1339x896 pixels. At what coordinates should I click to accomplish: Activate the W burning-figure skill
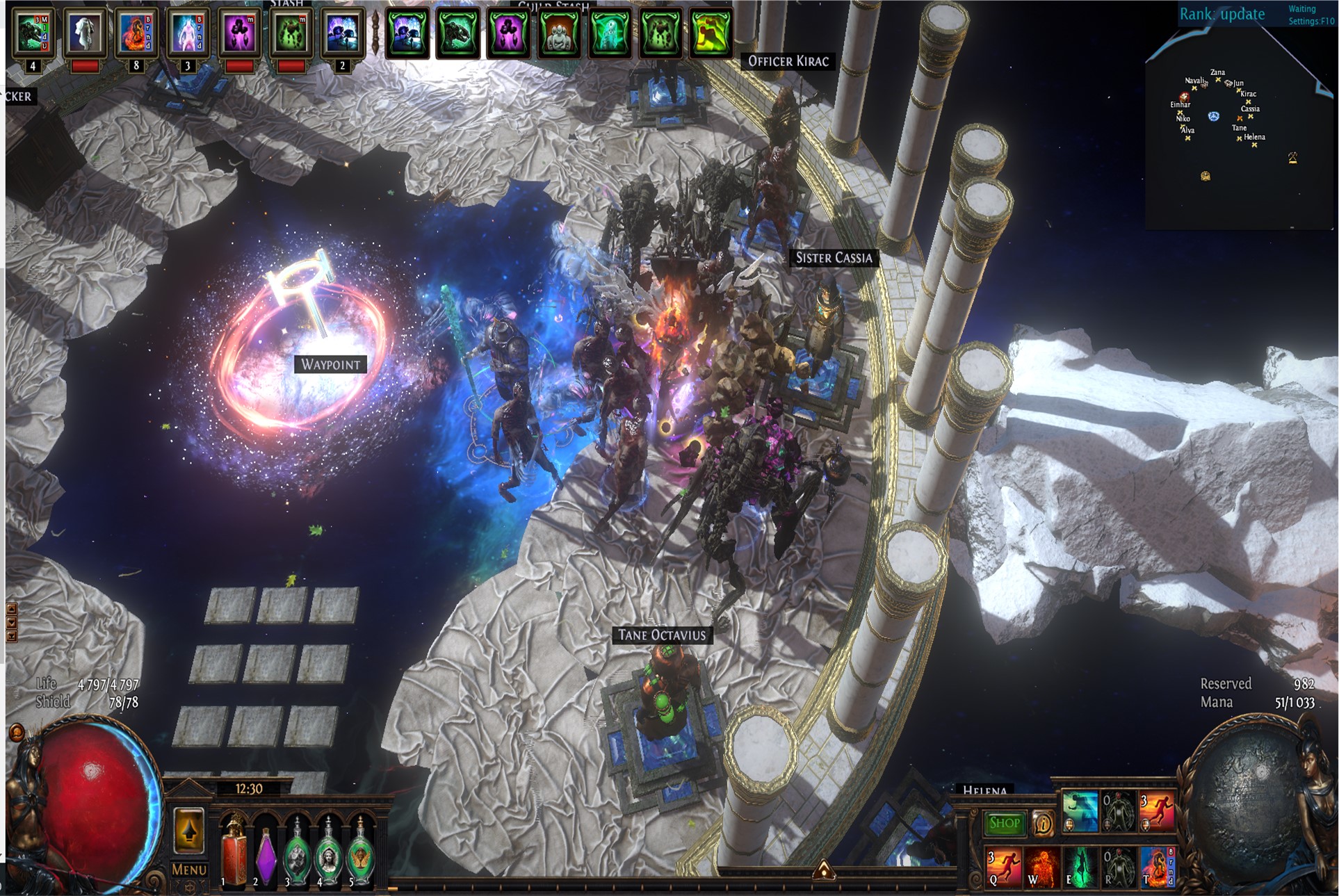pyautogui.click(x=1042, y=867)
